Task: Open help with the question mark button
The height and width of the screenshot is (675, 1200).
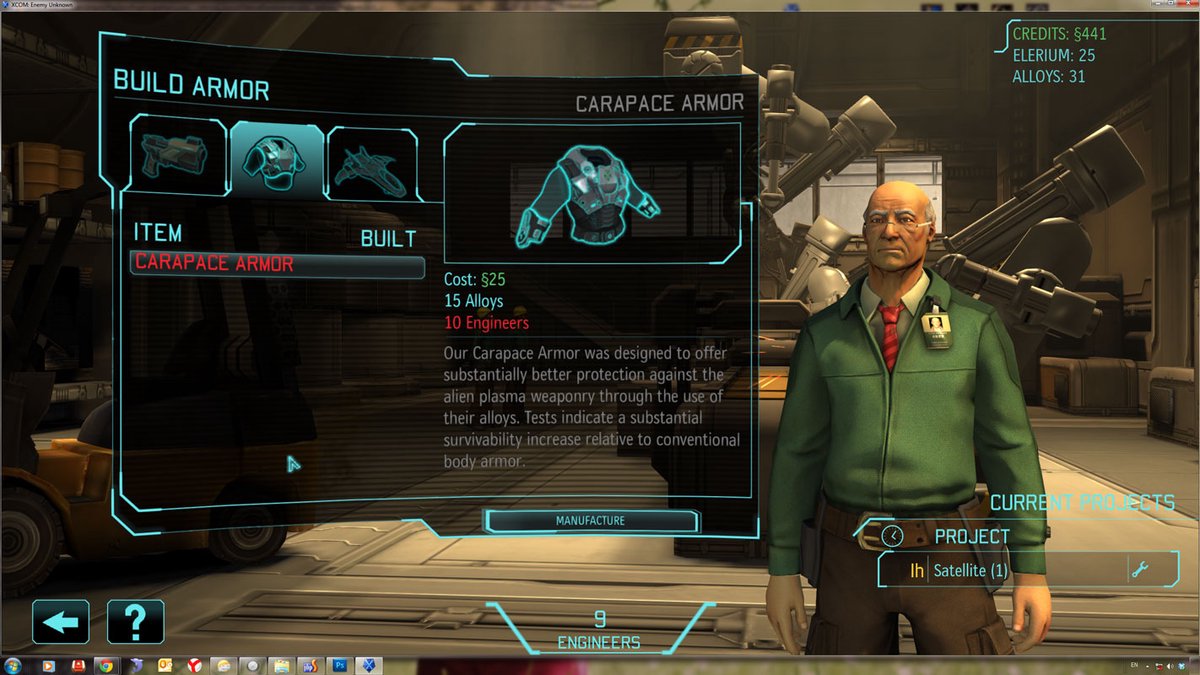Action: 135,622
